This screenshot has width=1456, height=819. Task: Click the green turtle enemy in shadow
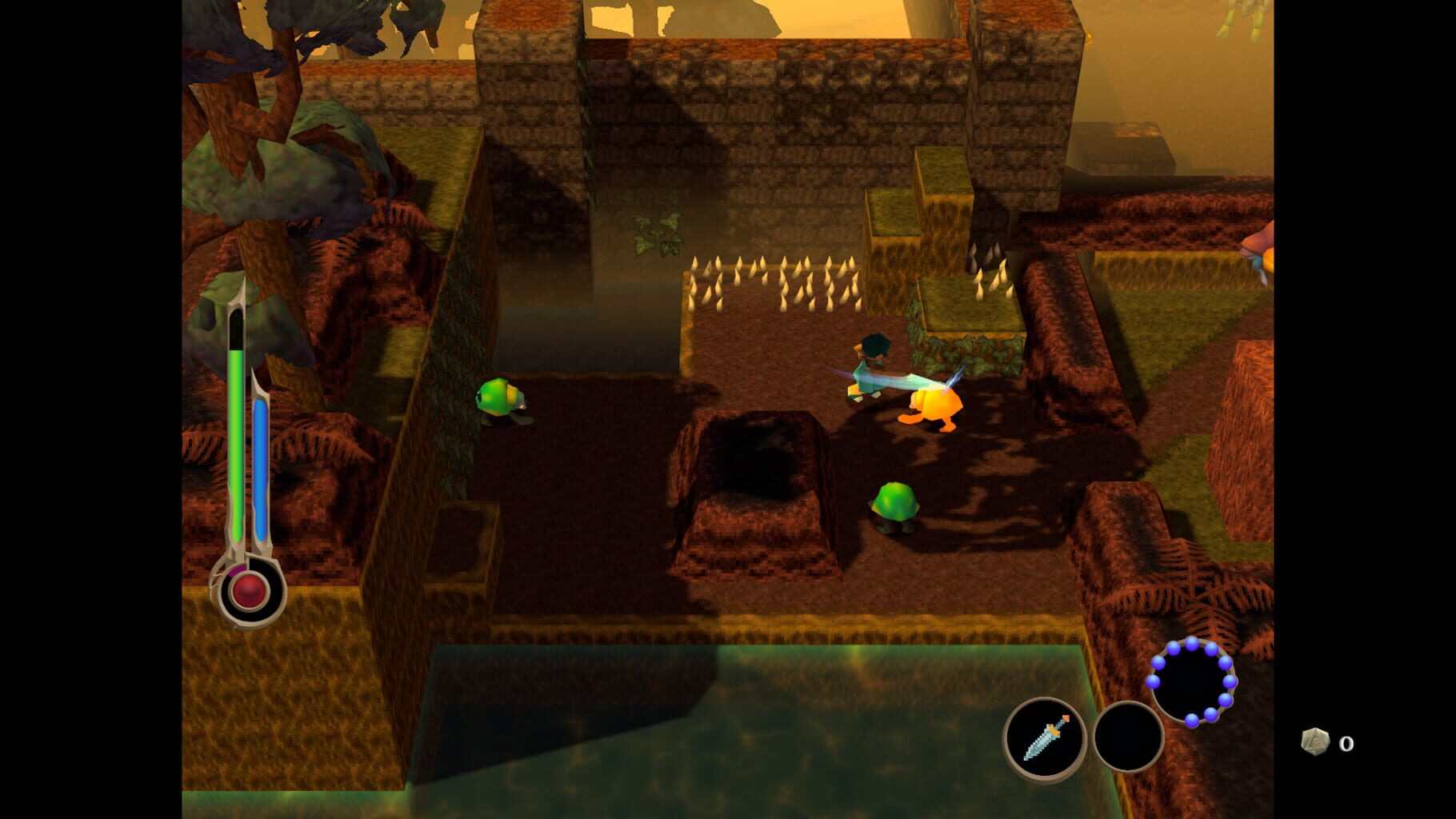click(x=896, y=504)
